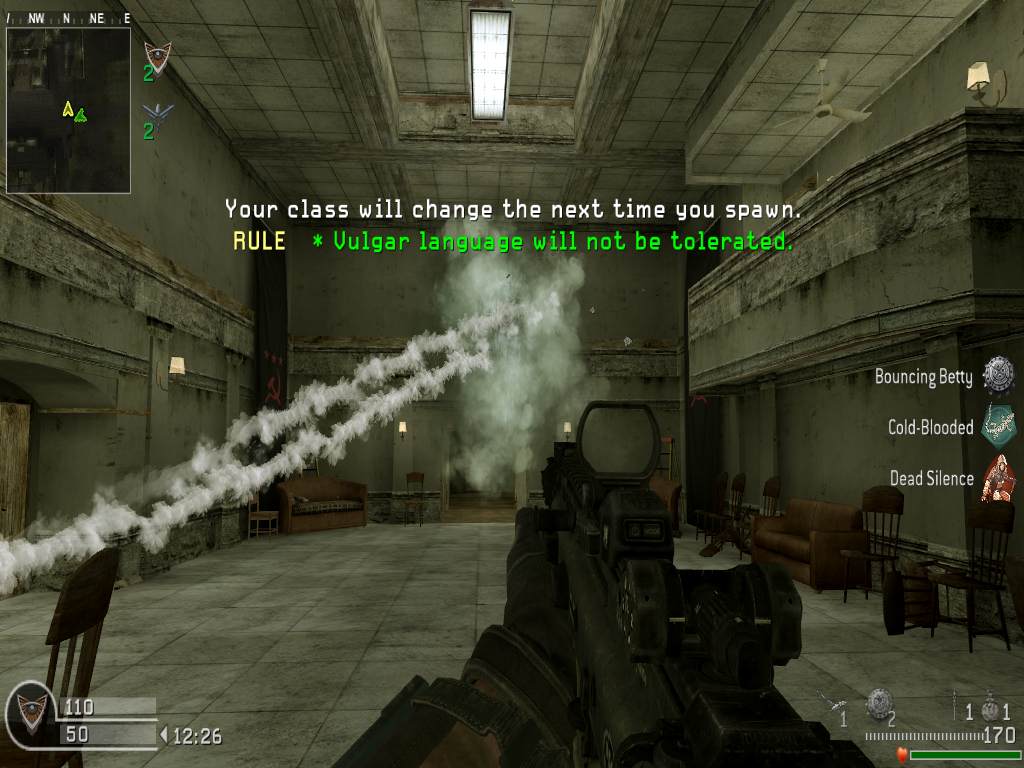Click the compass strip above the minimap
This screenshot has width=1024, height=768.
68,17
